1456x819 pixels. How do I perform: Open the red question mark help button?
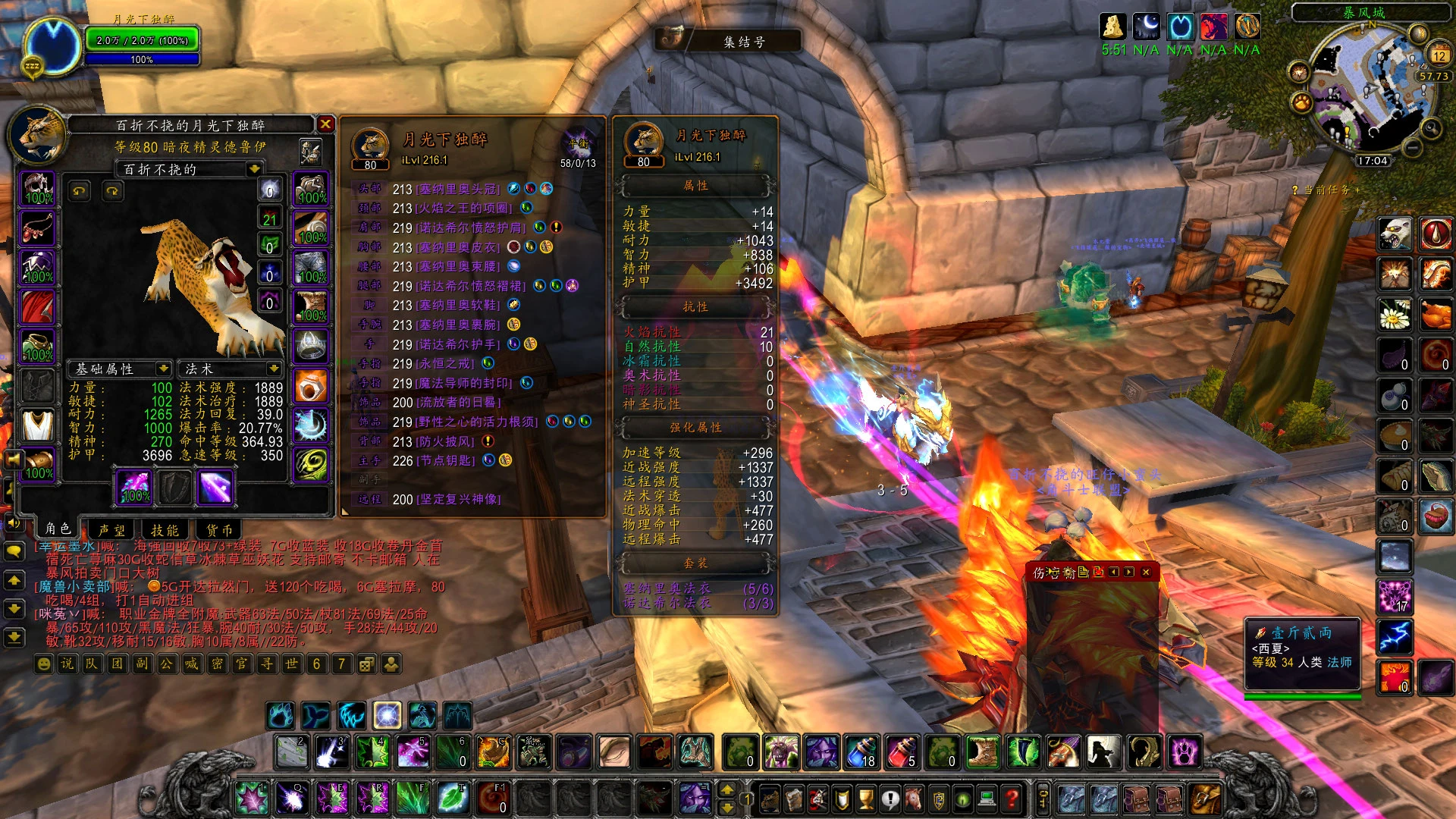(x=1011, y=798)
